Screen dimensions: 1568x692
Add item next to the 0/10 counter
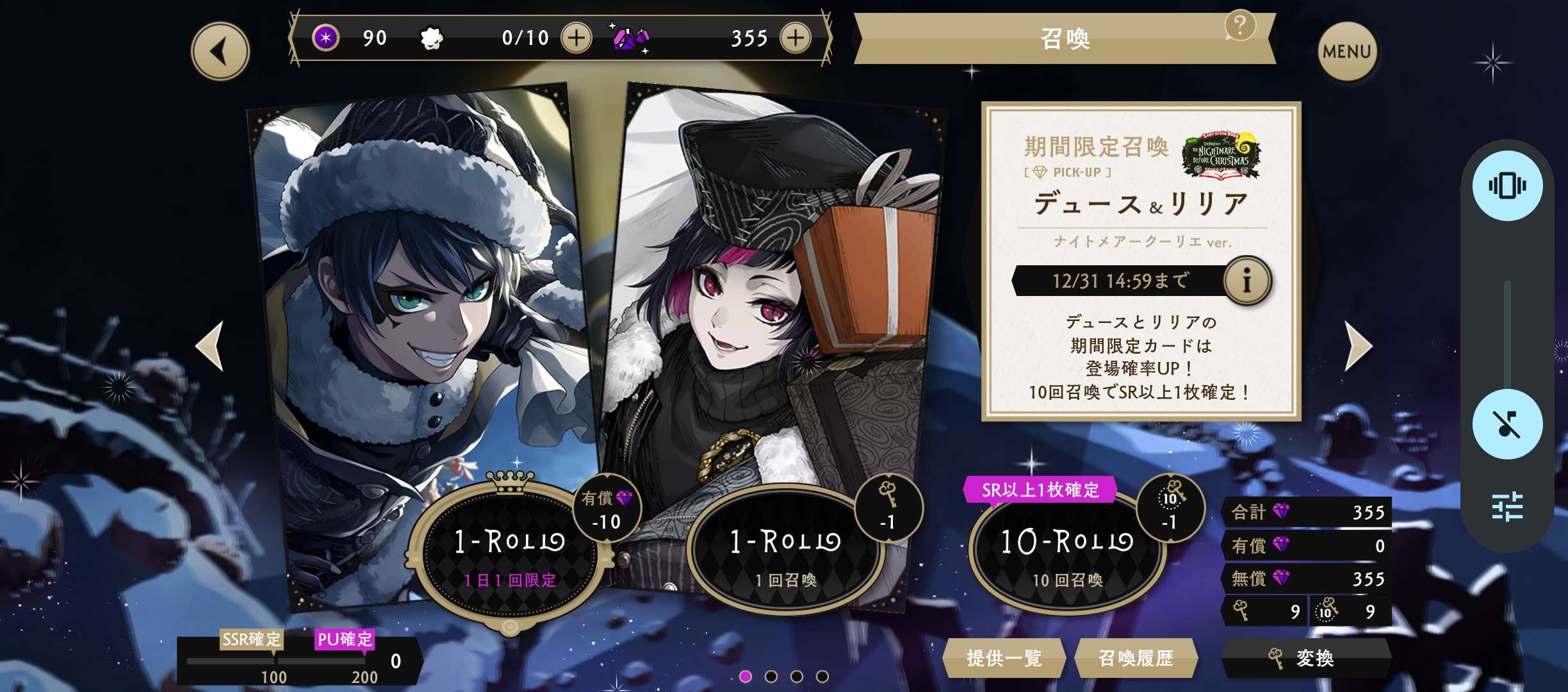[576, 38]
